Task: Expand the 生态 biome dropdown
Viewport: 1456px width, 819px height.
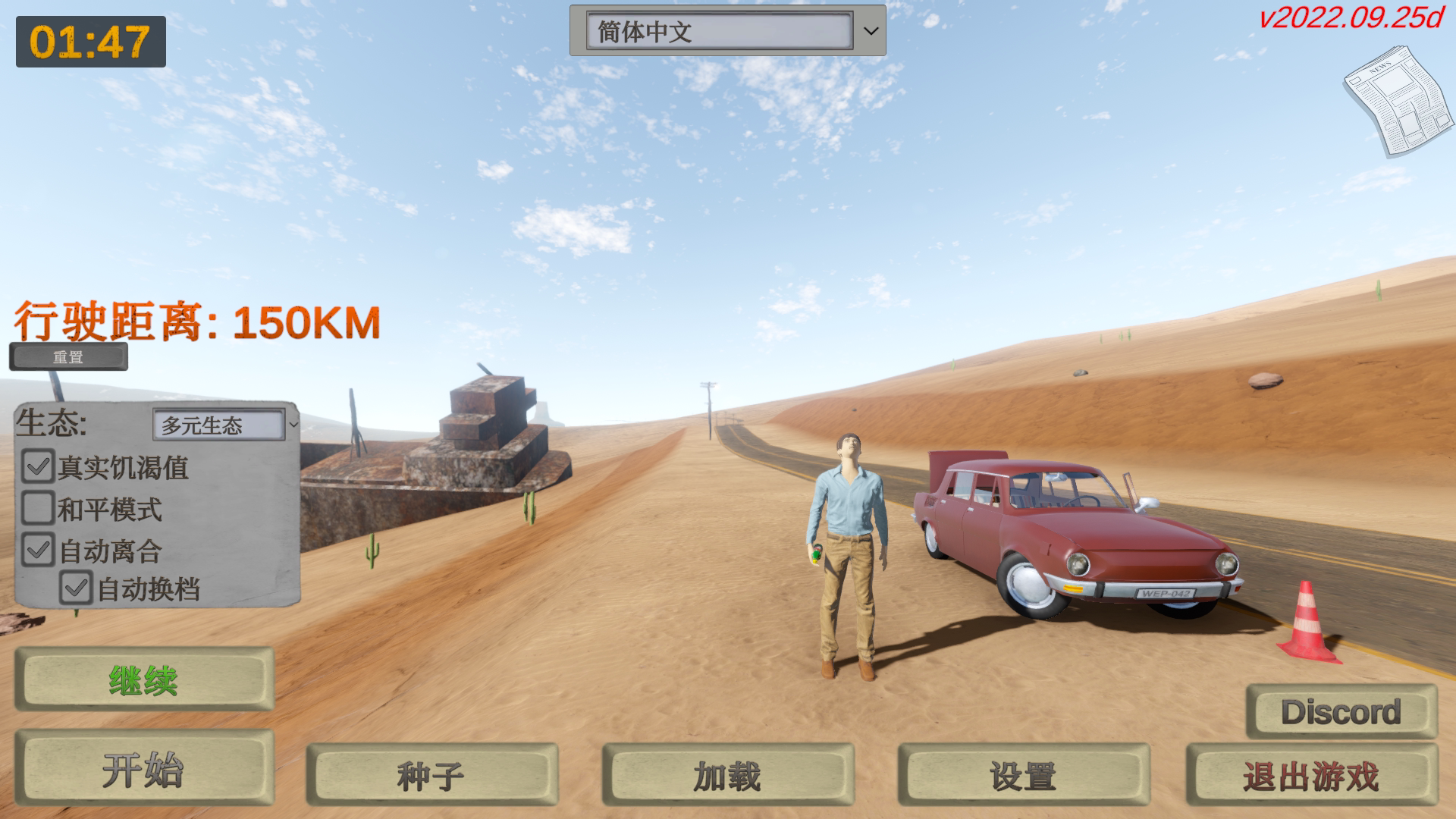Action: (x=220, y=425)
